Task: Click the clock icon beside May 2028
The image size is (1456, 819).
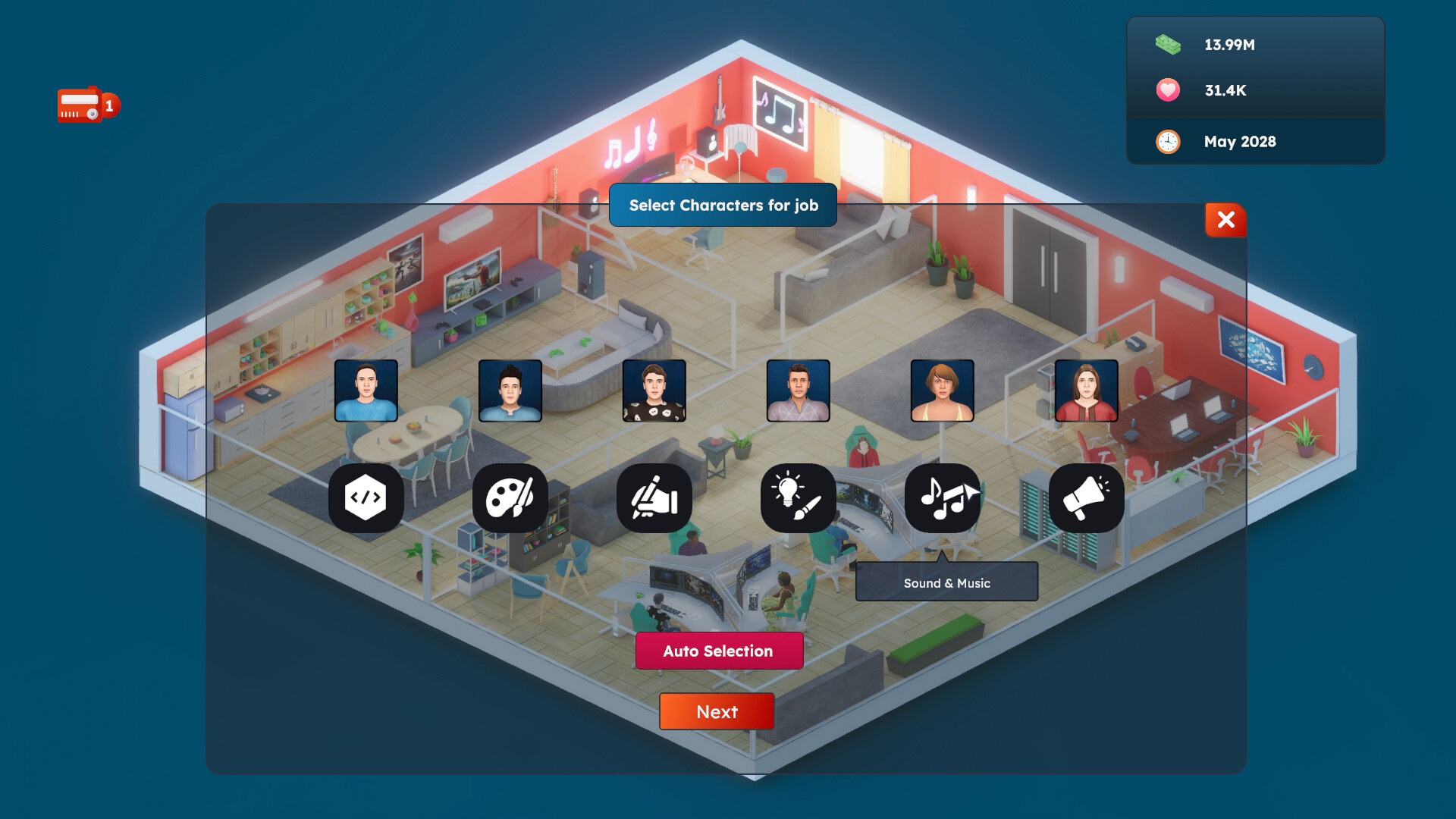Action: pos(1166,142)
